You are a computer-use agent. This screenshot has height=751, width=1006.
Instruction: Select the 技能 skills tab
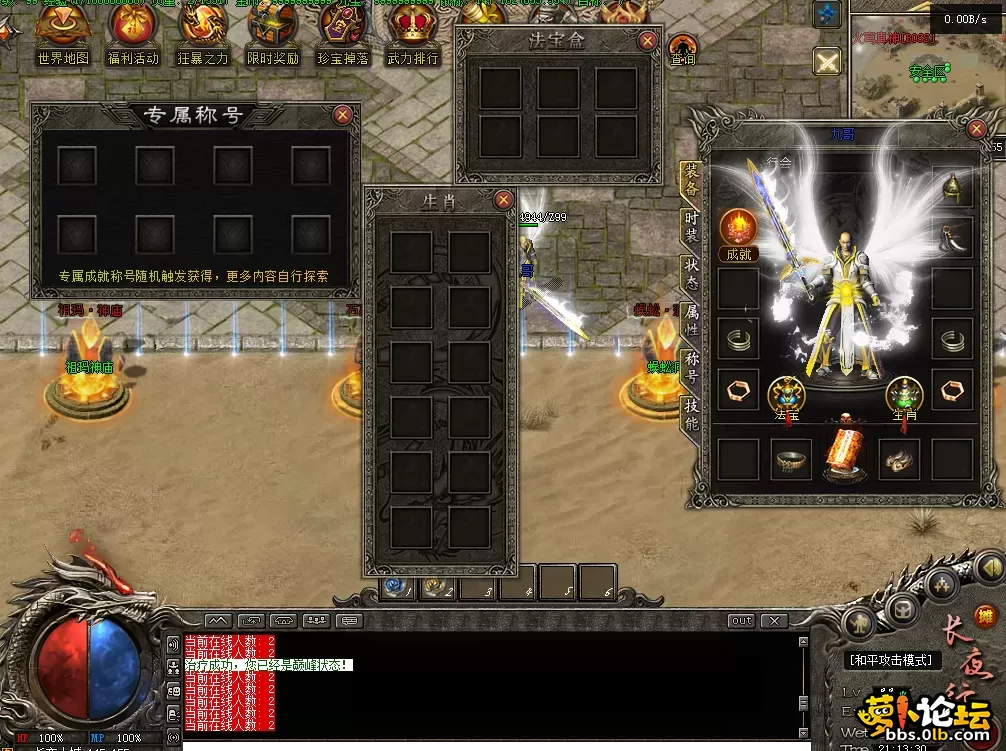point(691,415)
